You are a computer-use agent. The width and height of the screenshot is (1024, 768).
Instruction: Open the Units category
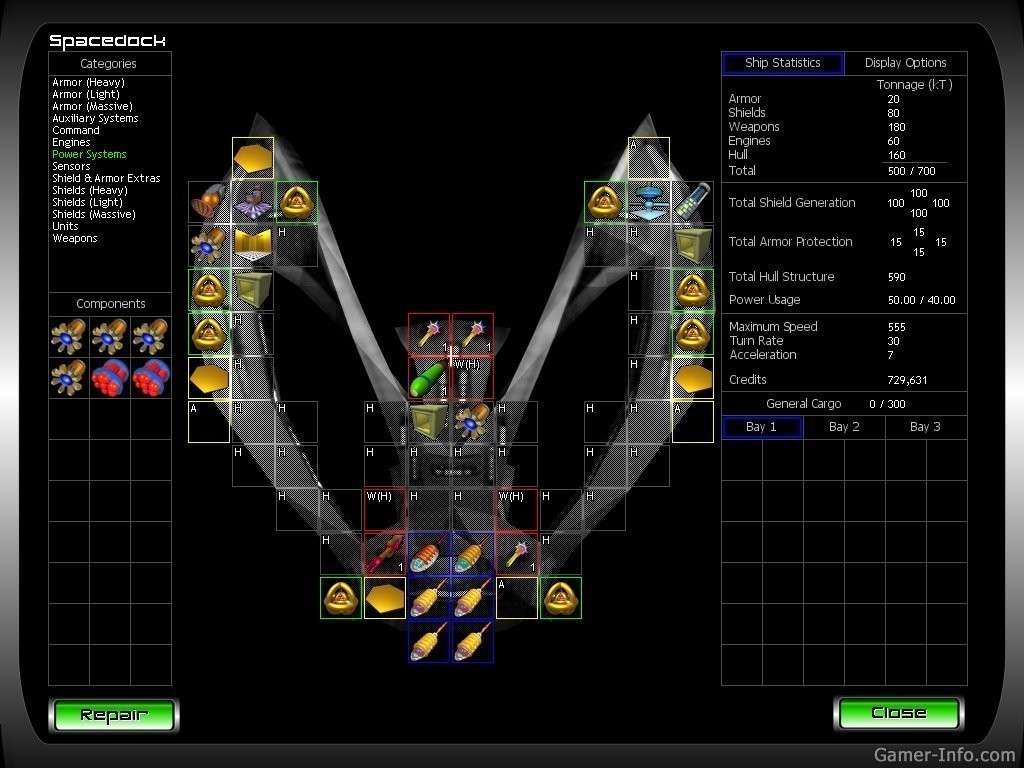tap(65, 227)
